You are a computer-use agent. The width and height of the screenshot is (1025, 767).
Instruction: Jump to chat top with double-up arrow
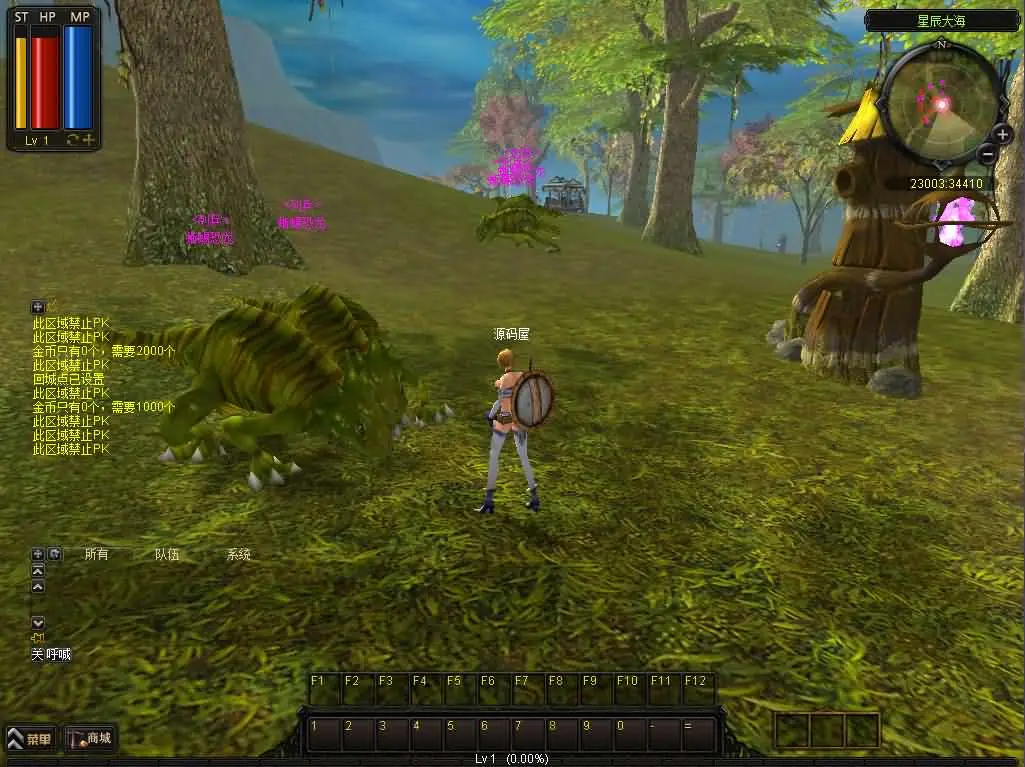[38, 570]
